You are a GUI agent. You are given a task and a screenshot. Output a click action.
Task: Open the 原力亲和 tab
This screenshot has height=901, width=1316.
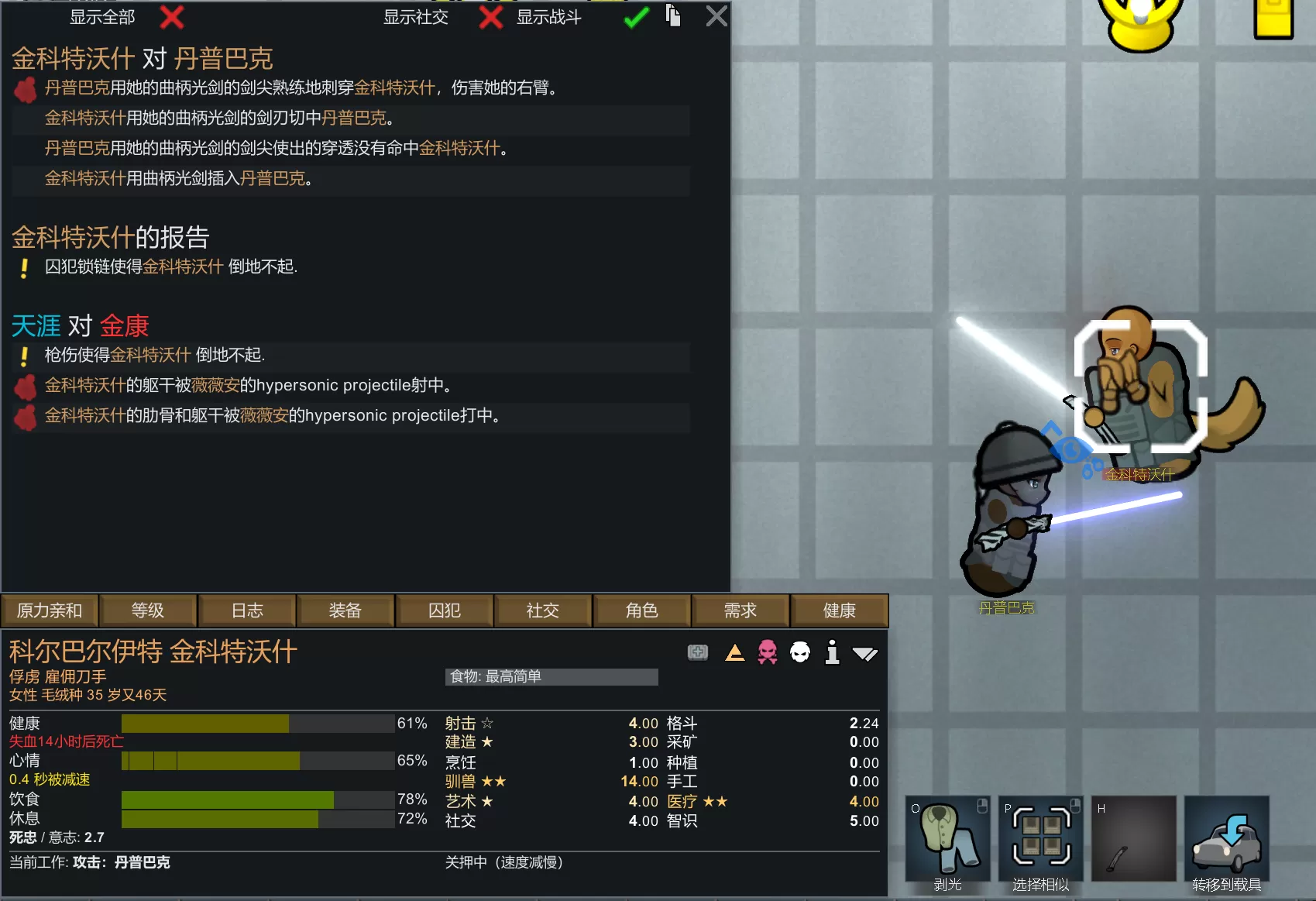tap(50, 610)
